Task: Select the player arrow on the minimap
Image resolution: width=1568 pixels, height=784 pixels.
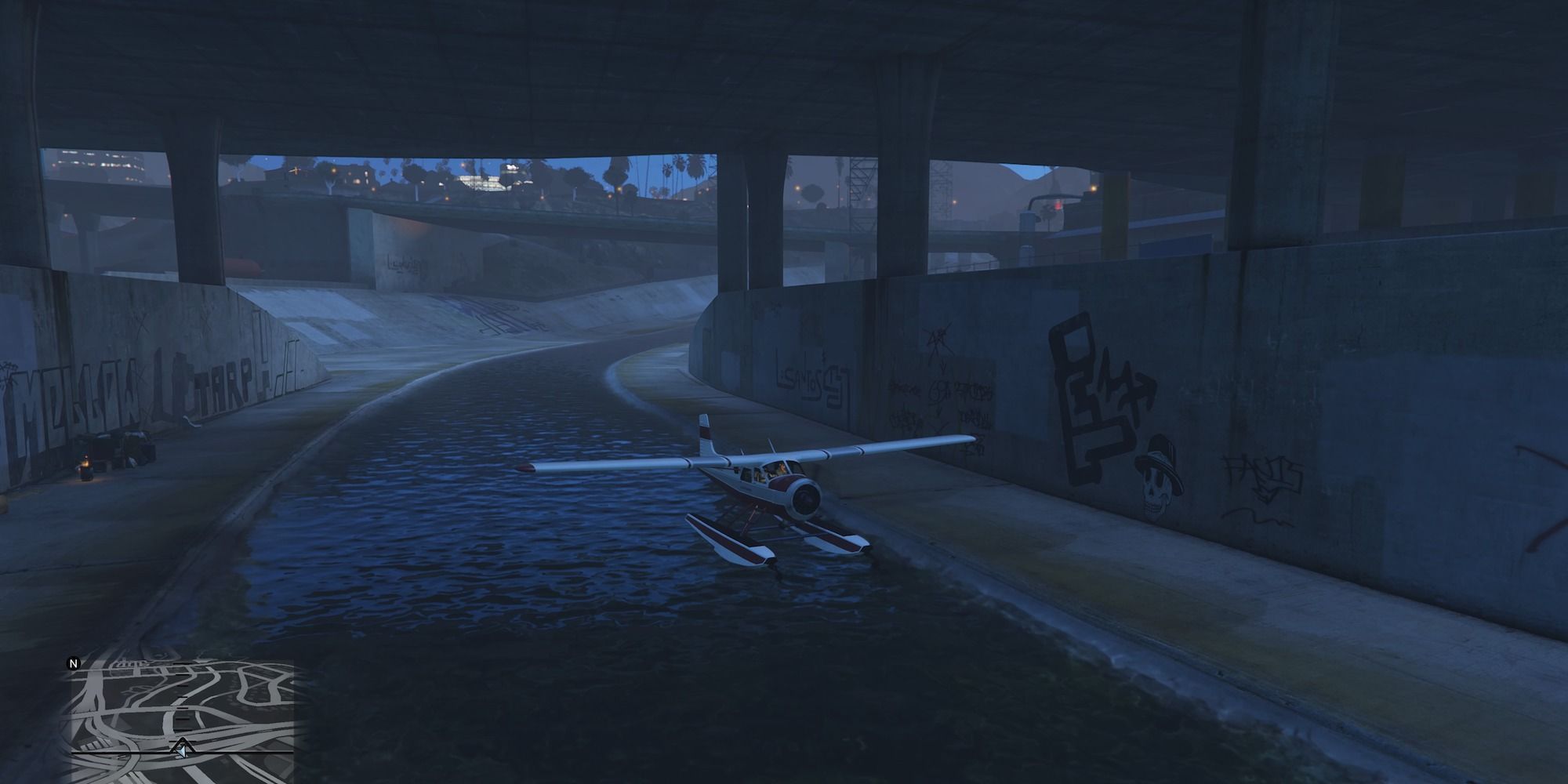Action: 182,751
